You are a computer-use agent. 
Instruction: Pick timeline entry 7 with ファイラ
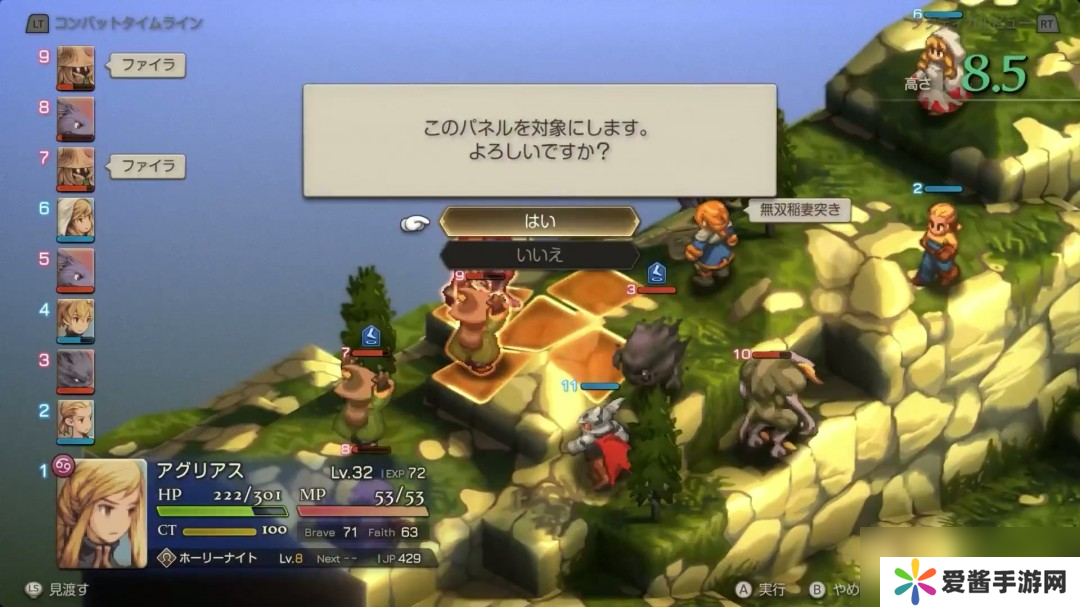pos(76,168)
